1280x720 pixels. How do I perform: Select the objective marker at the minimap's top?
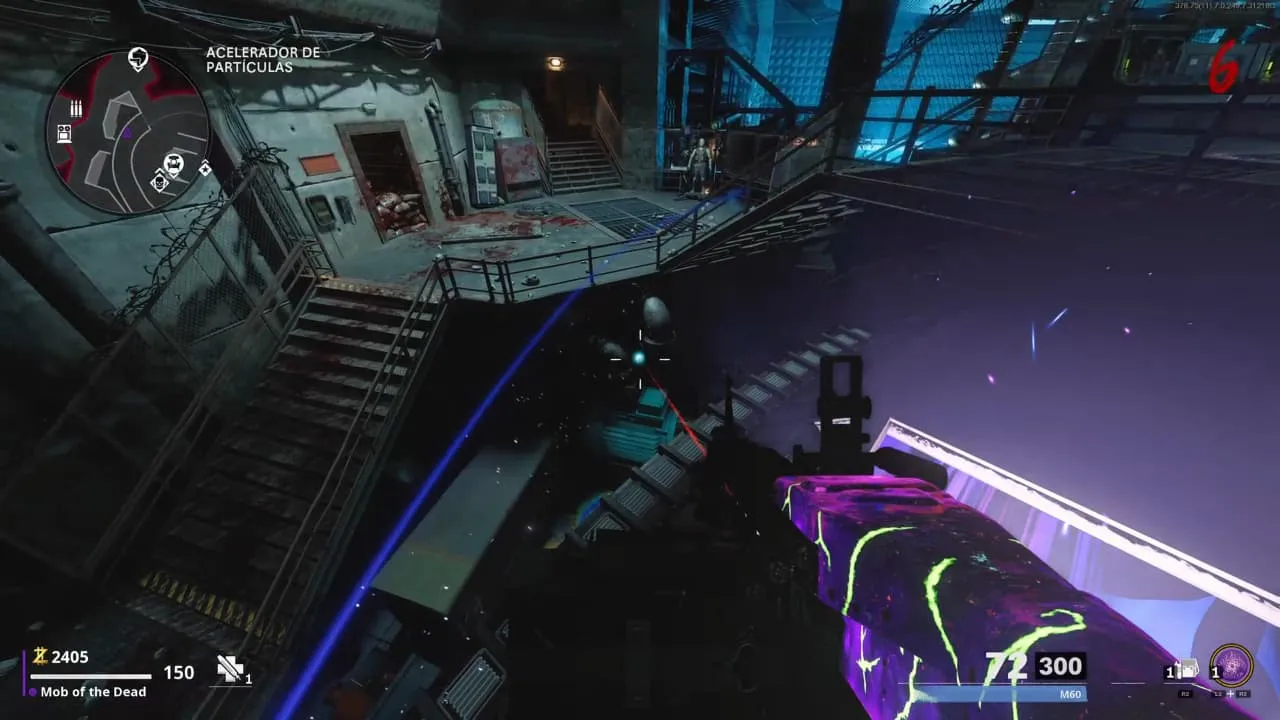click(x=138, y=59)
